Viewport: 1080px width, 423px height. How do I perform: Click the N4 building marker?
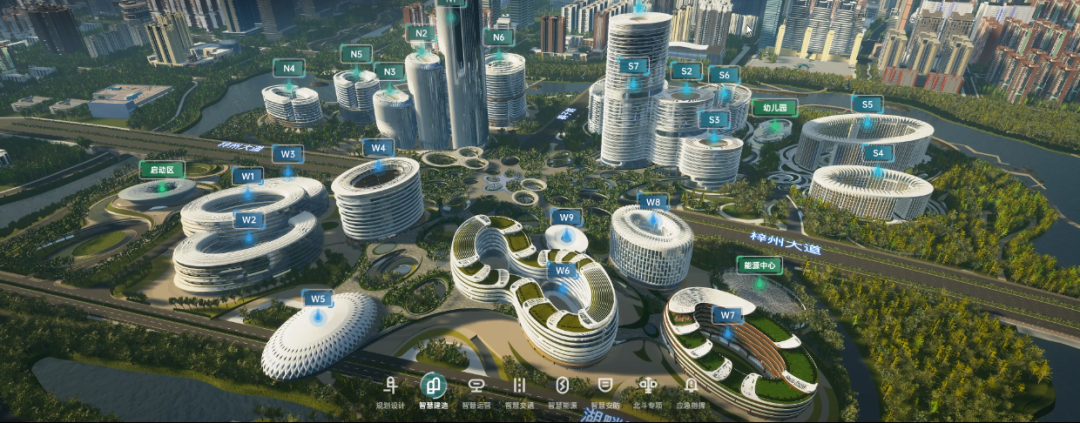coord(289,68)
